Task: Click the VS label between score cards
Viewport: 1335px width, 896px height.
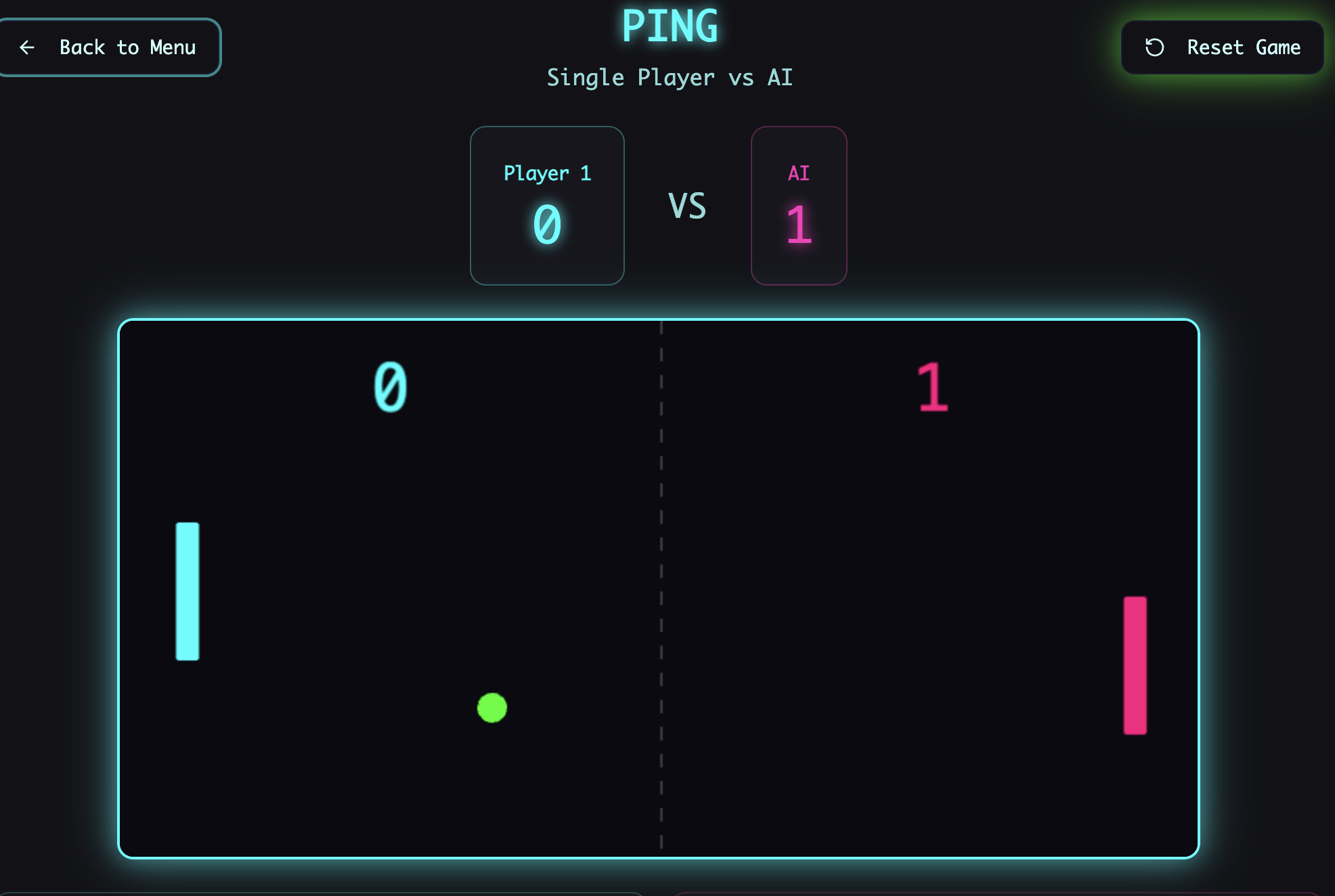Action: [686, 206]
